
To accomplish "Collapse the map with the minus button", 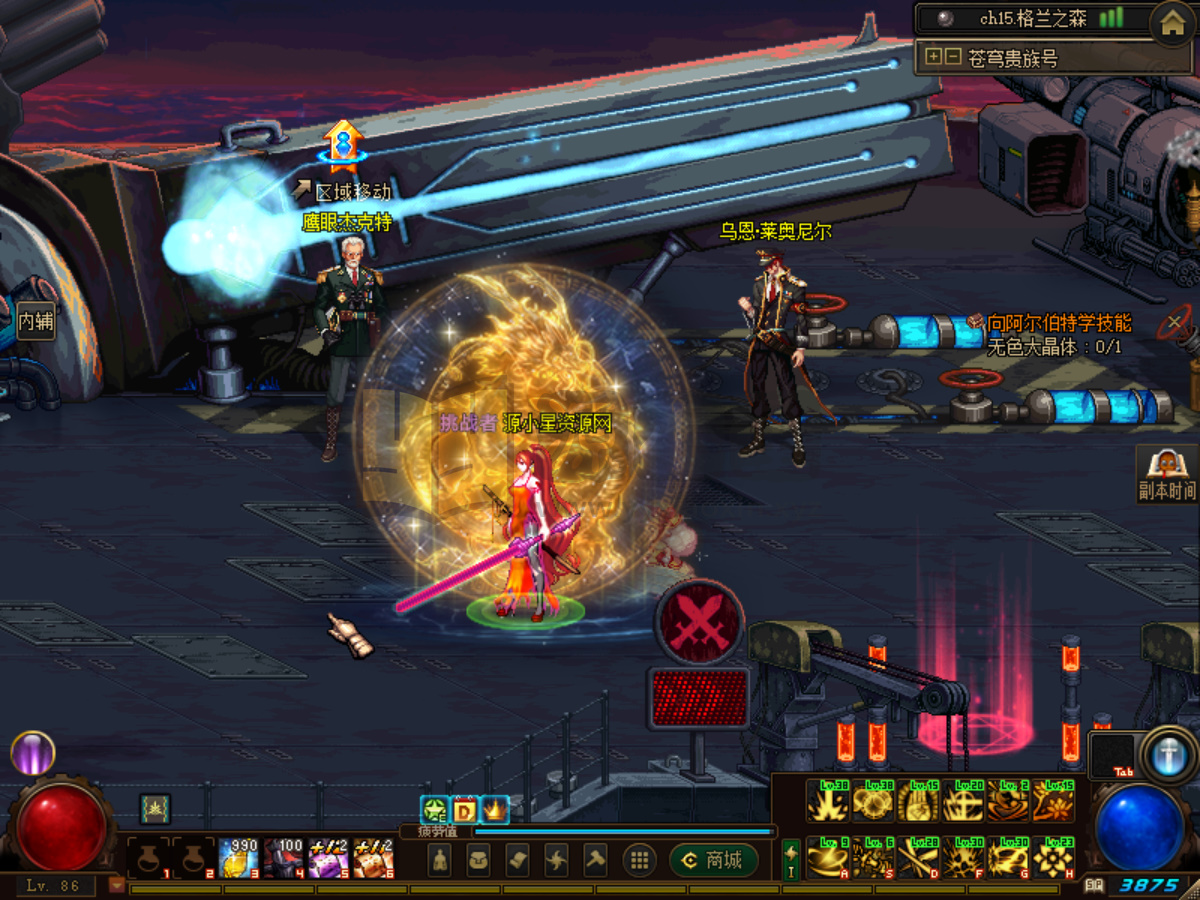I will tap(952, 57).
